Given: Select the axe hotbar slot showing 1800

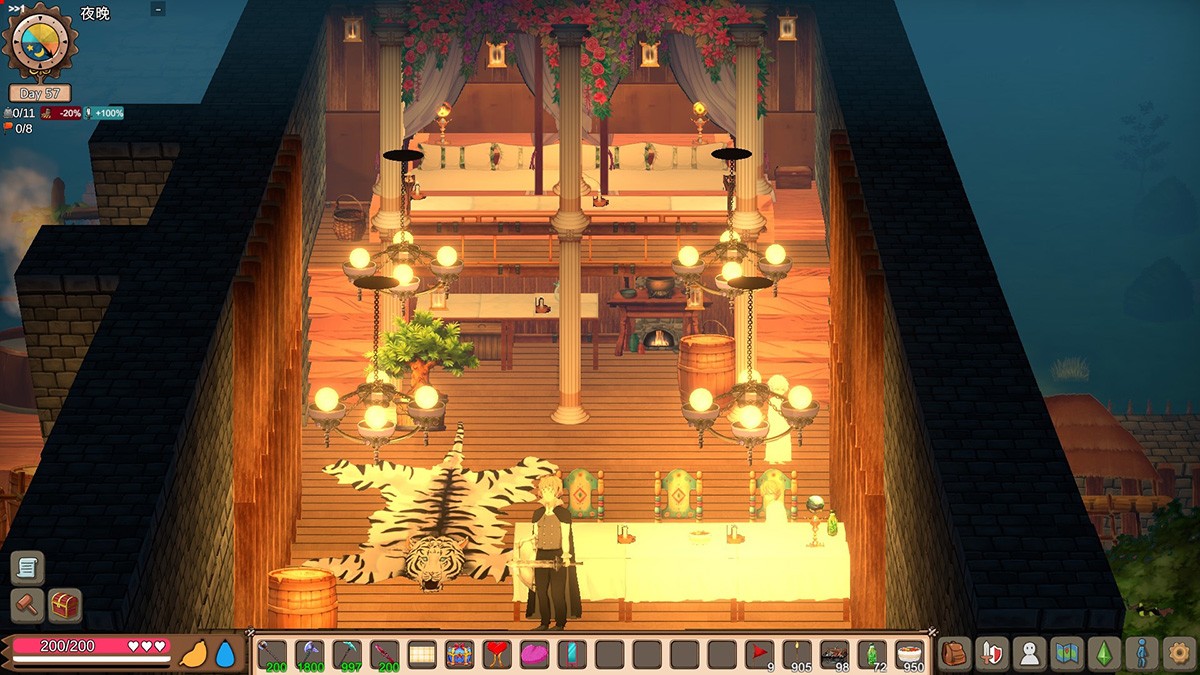Looking at the screenshot, I should pos(309,655).
